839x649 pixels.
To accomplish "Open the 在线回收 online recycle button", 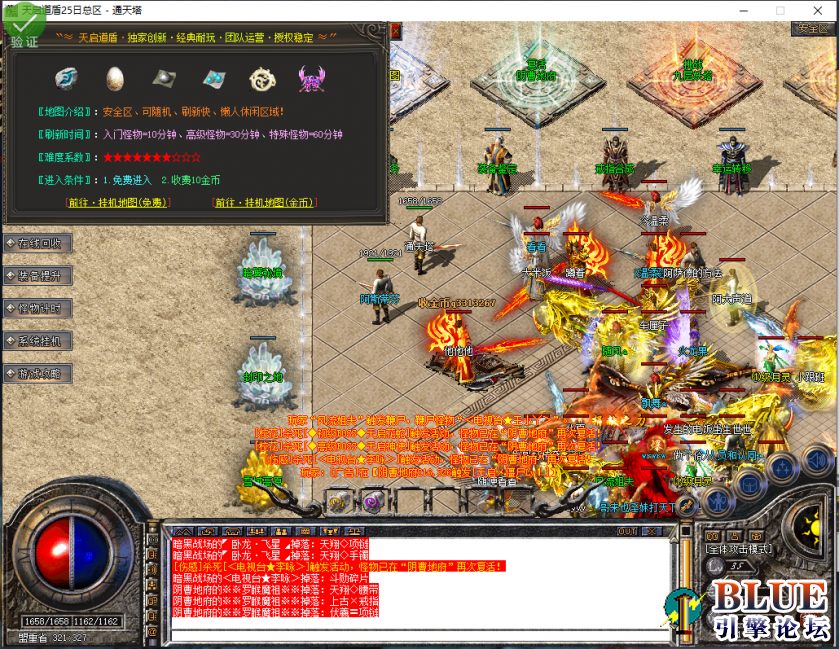I will coord(38,243).
